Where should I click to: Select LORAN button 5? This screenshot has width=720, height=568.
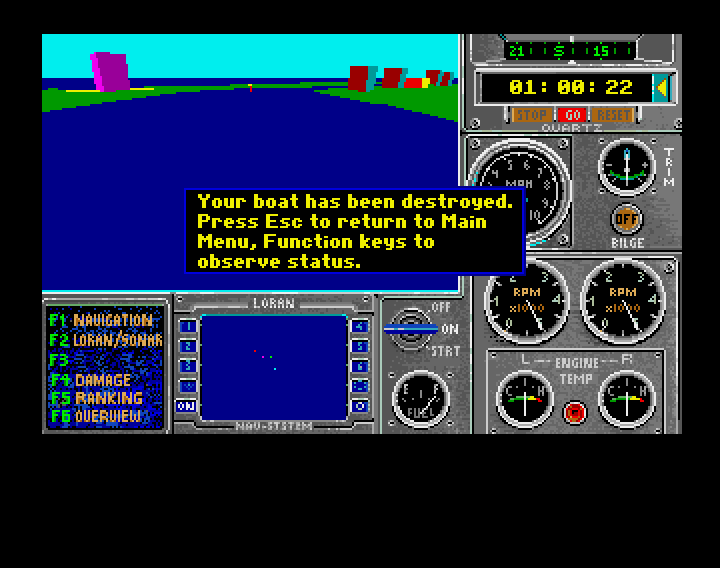pyautogui.click(x=360, y=346)
